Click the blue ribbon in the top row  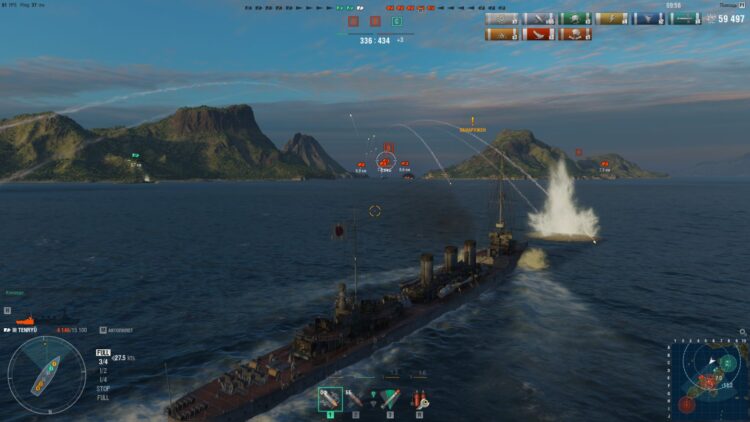coord(648,19)
